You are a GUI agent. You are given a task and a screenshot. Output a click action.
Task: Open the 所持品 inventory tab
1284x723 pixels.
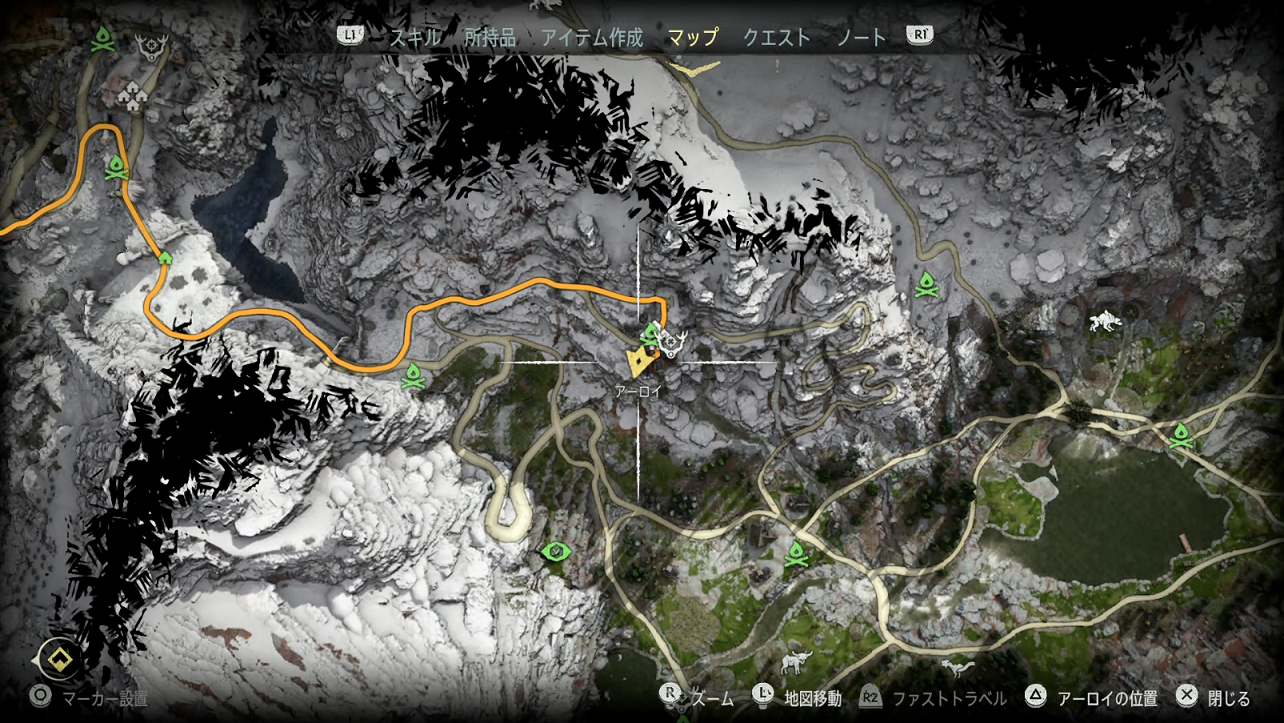490,38
